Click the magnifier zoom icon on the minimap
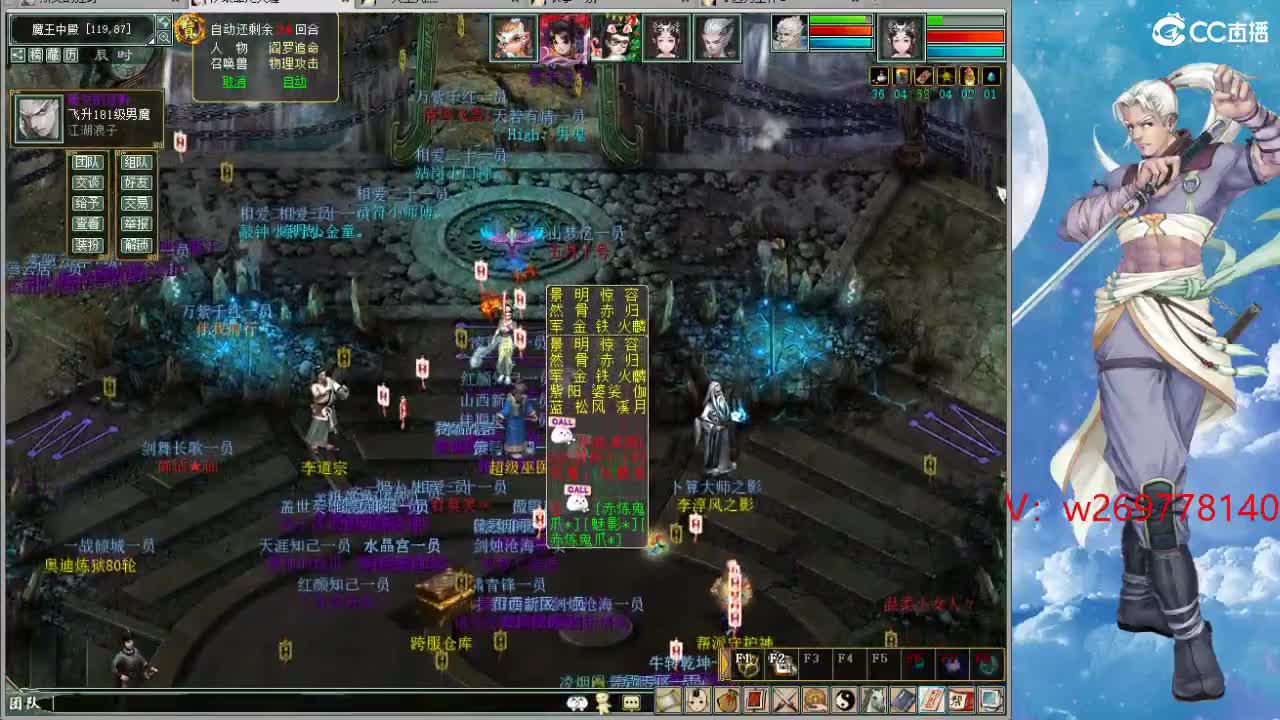 (x=164, y=37)
